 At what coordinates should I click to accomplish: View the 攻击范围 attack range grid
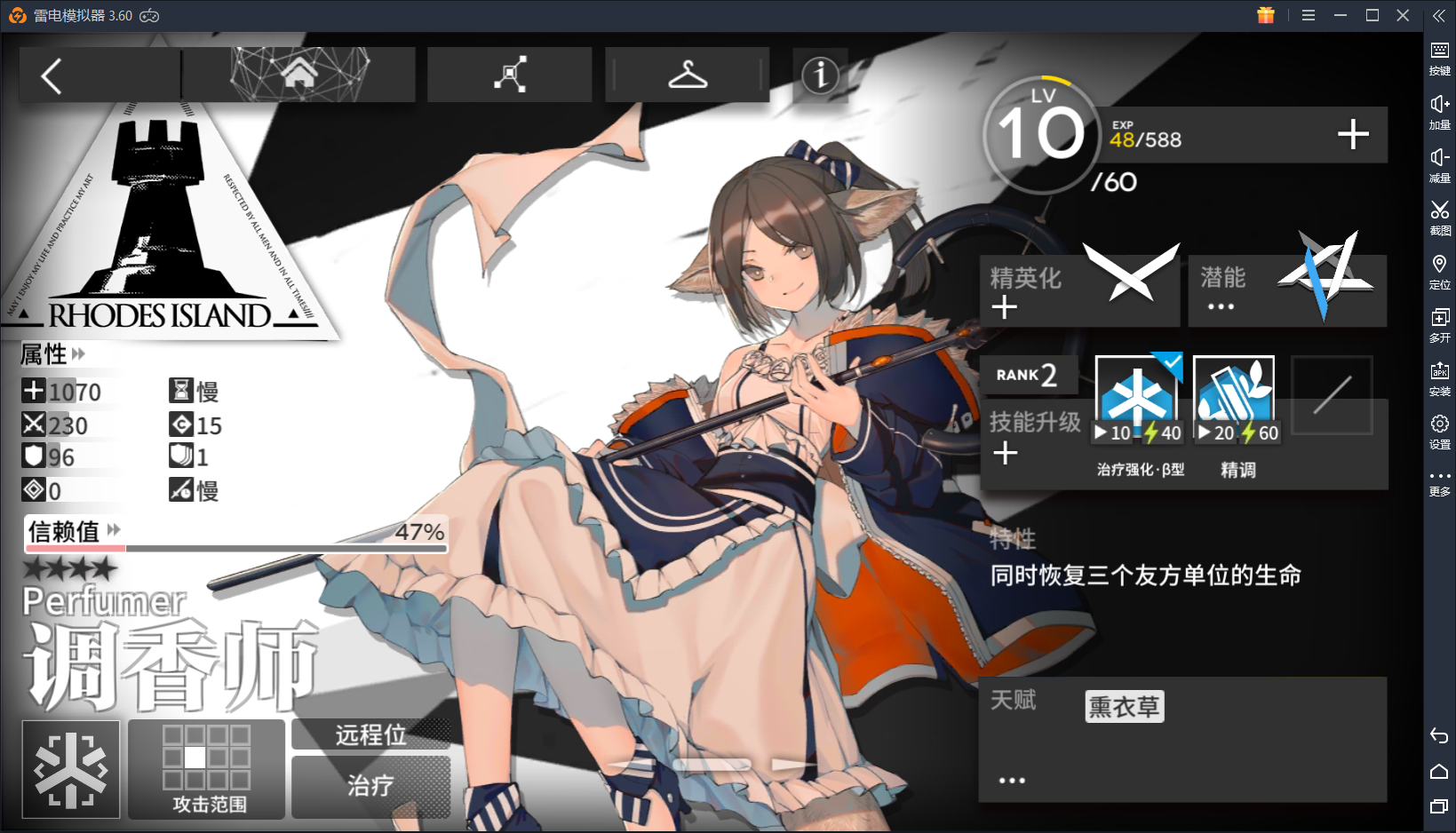coord(206,759)
